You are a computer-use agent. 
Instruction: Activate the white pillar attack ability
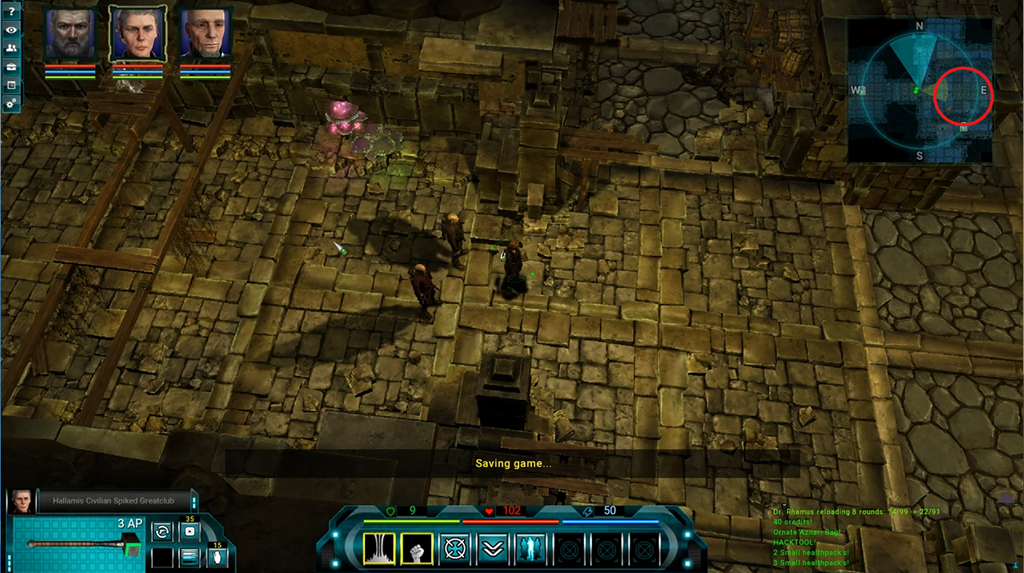[x=381, y=548]
